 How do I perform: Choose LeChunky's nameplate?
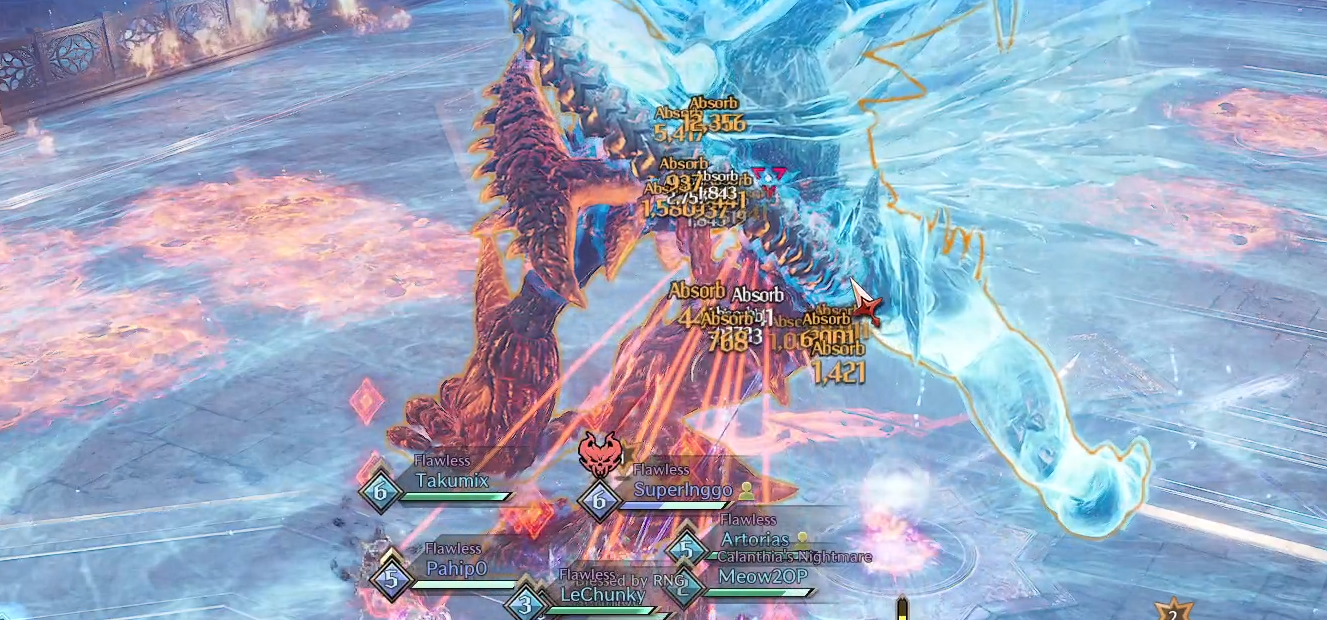(x=602, y=595)
